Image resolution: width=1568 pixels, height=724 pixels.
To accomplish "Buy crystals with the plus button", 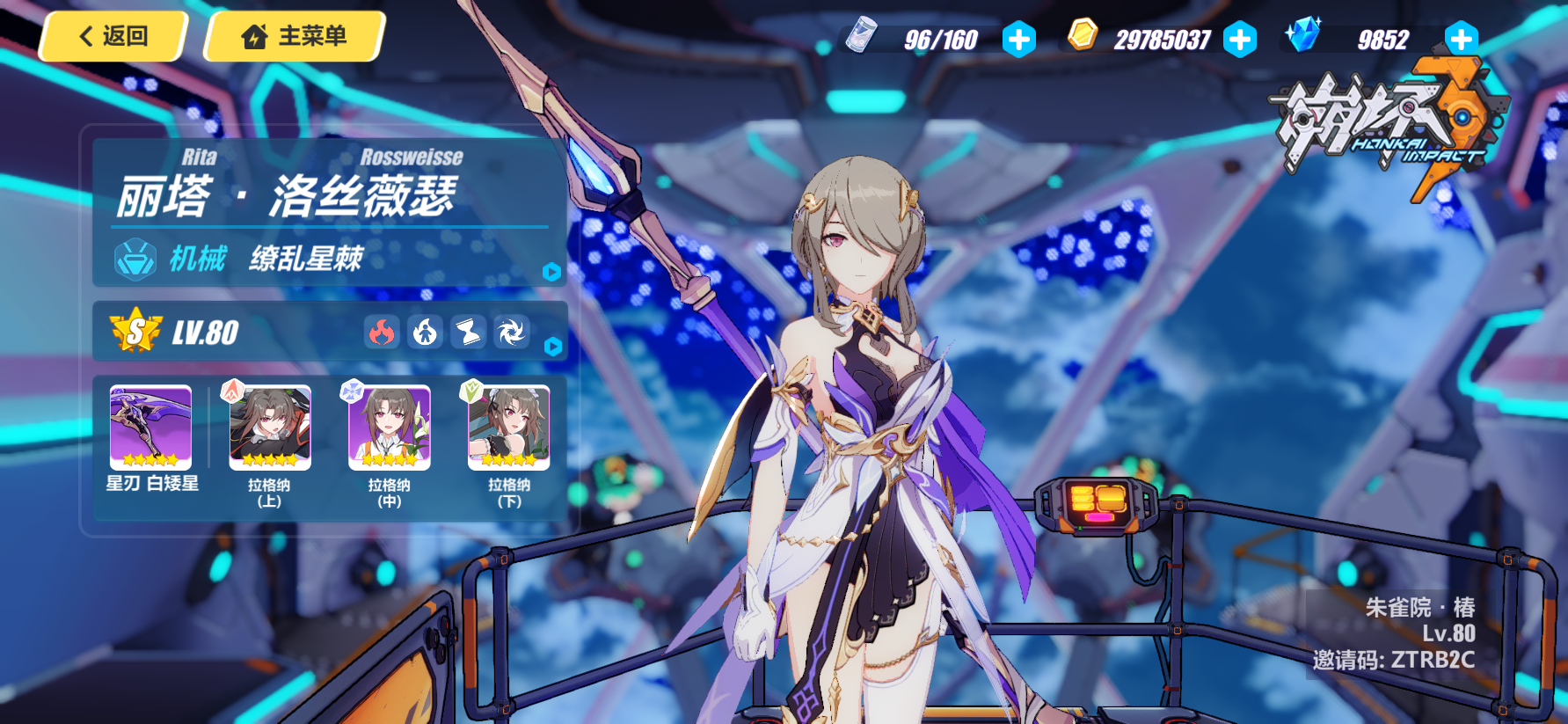I will [1461, 40].
